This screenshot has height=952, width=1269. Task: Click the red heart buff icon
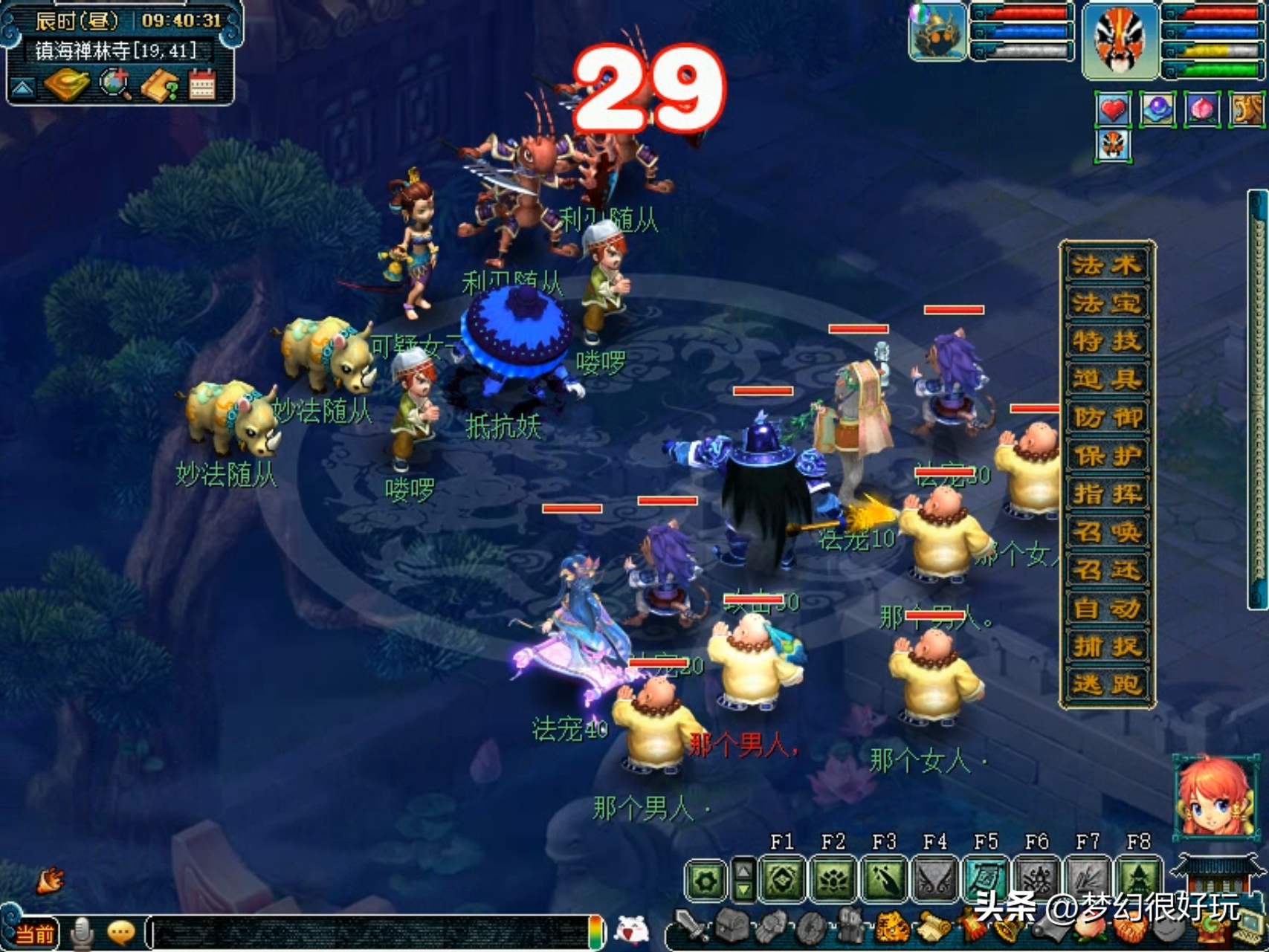tap(1113, 110)
